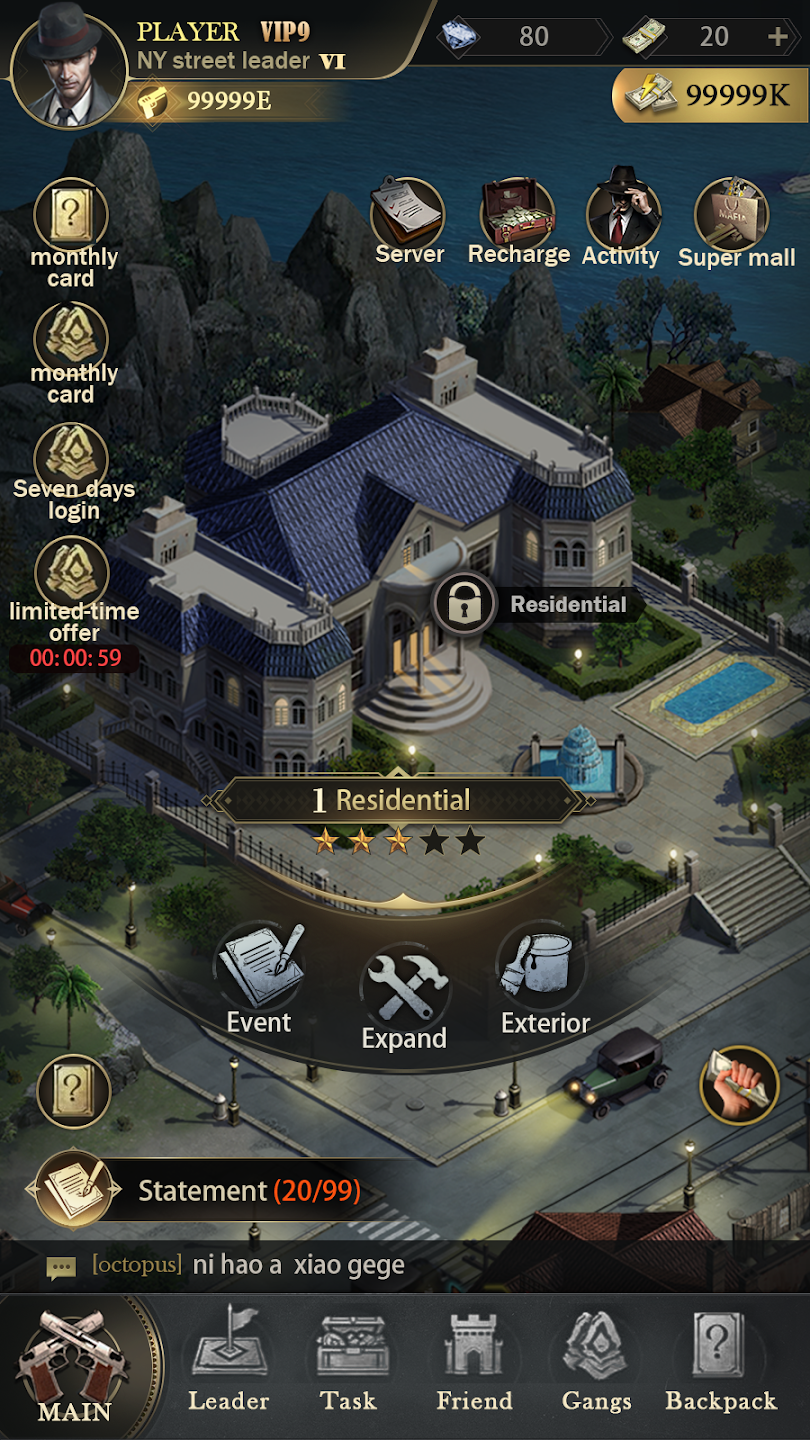Screen dimensions: 810x1440
Task: Open the Statement panel
Action: [x=220, y=1191]
